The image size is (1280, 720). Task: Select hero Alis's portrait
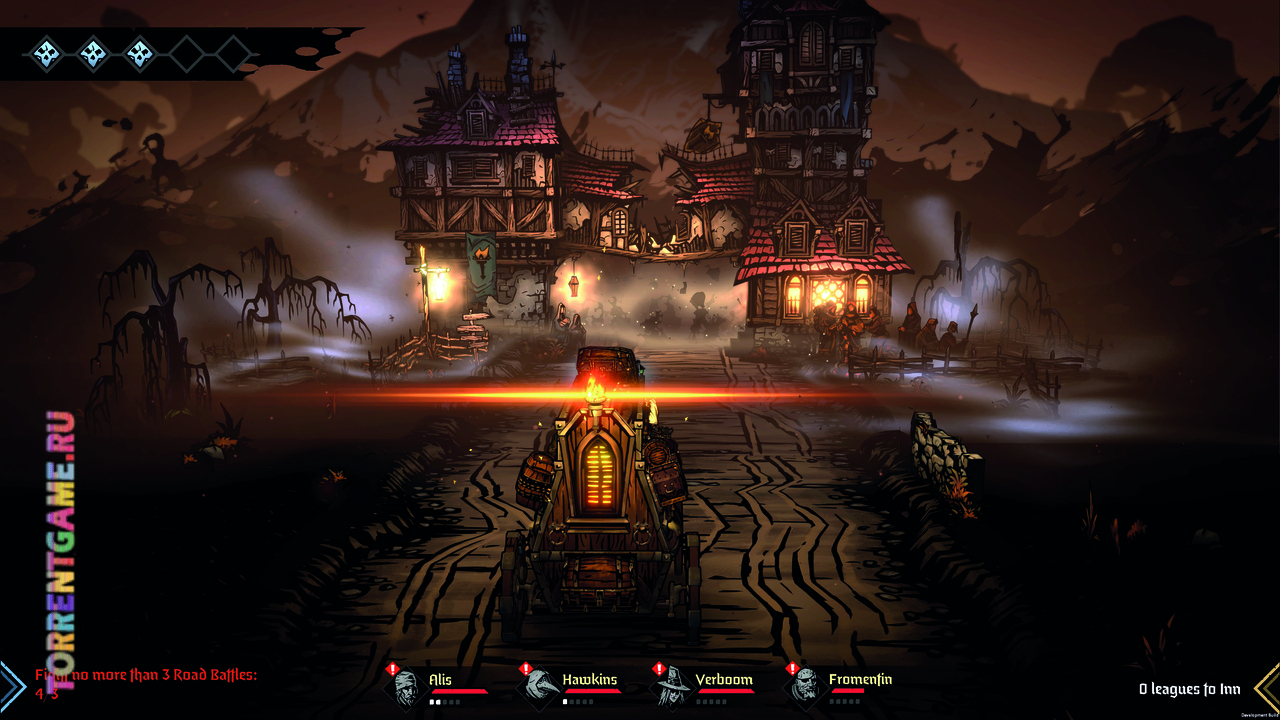405,688
